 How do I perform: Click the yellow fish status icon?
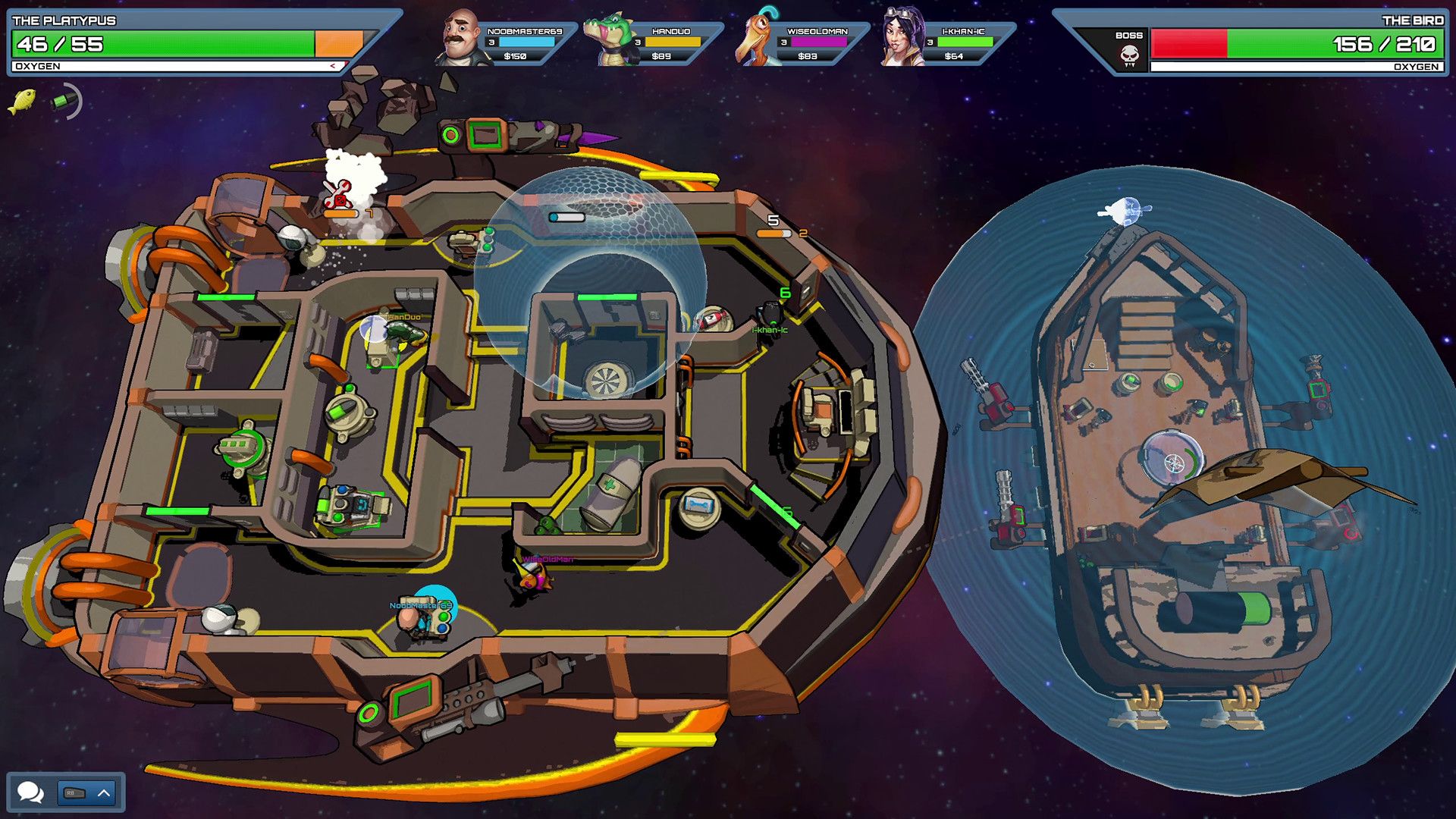point(22,101)
